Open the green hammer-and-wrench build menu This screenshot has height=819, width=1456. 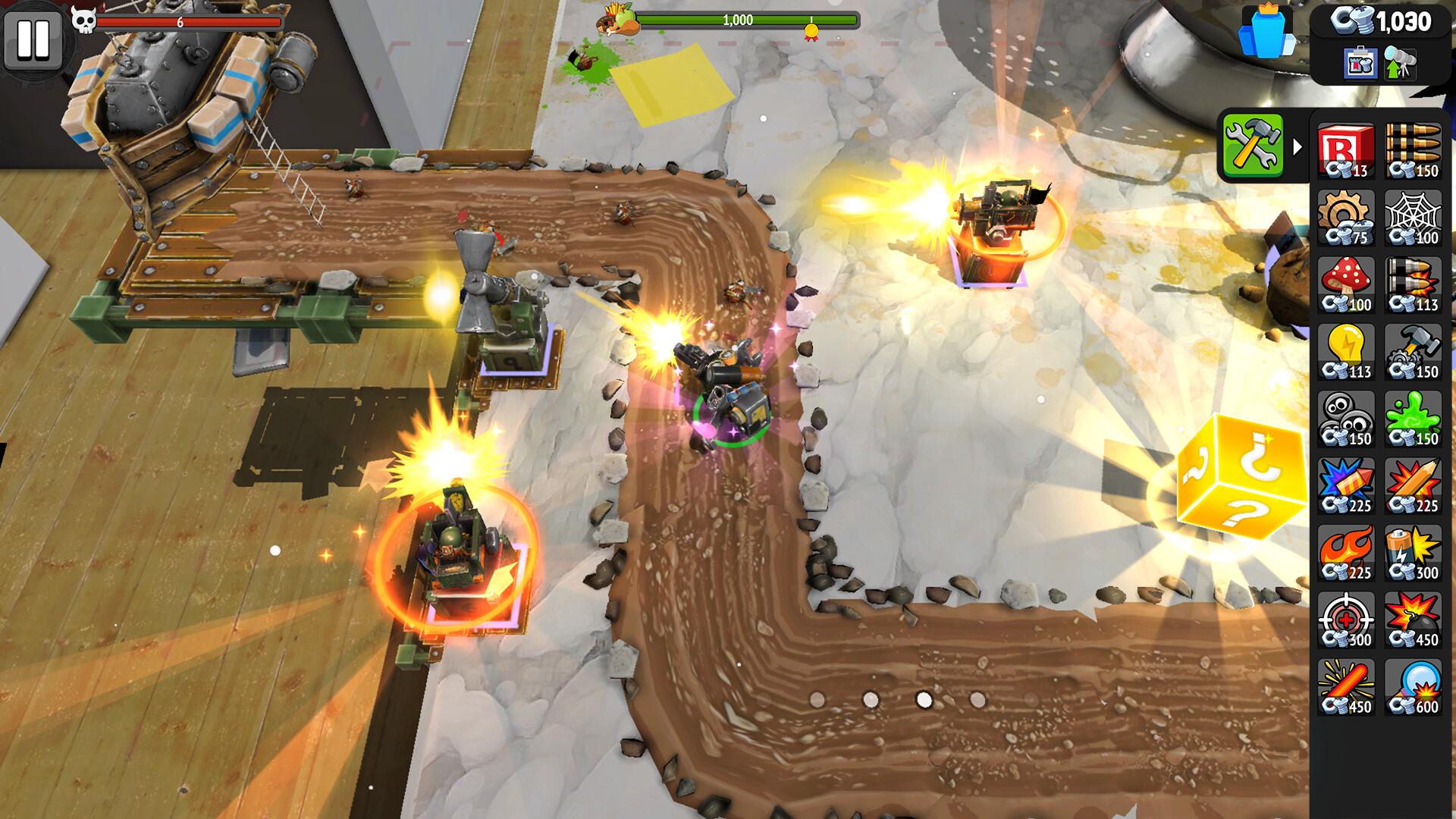[x=1255, y=144]
